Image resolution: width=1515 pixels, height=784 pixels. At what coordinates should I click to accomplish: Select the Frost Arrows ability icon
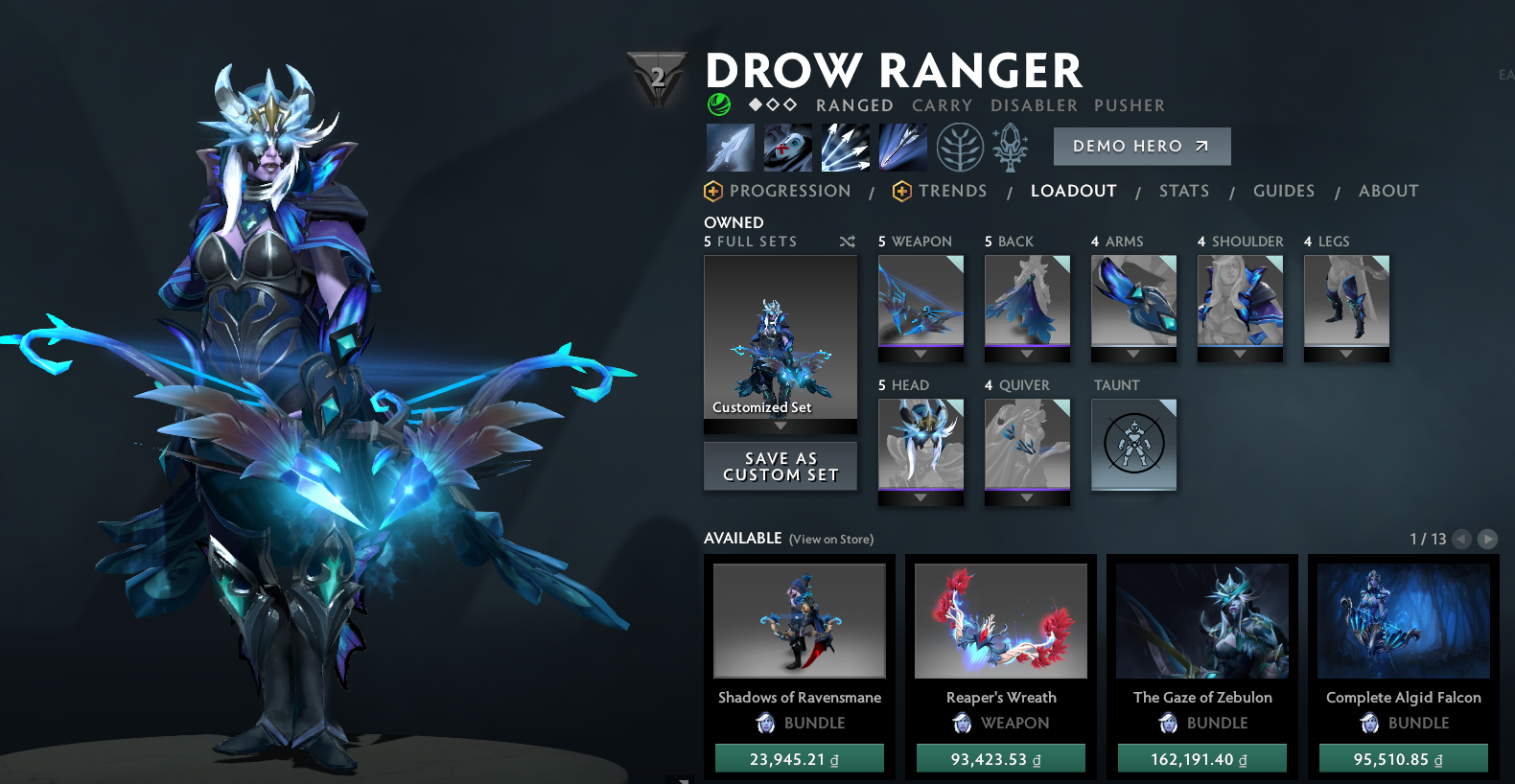coord(729,147)
